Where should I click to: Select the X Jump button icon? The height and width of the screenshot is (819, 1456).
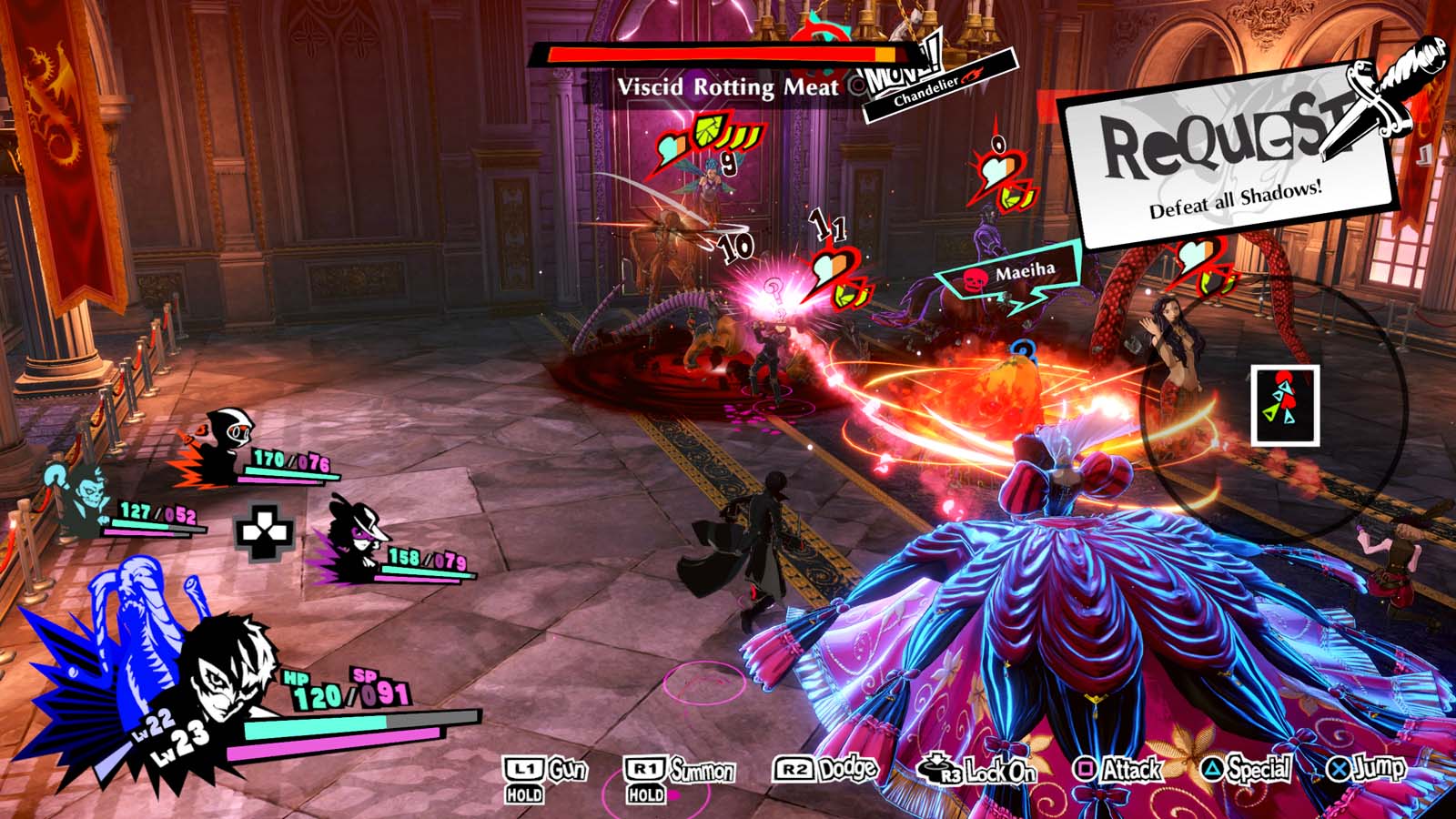(1337, 769)
